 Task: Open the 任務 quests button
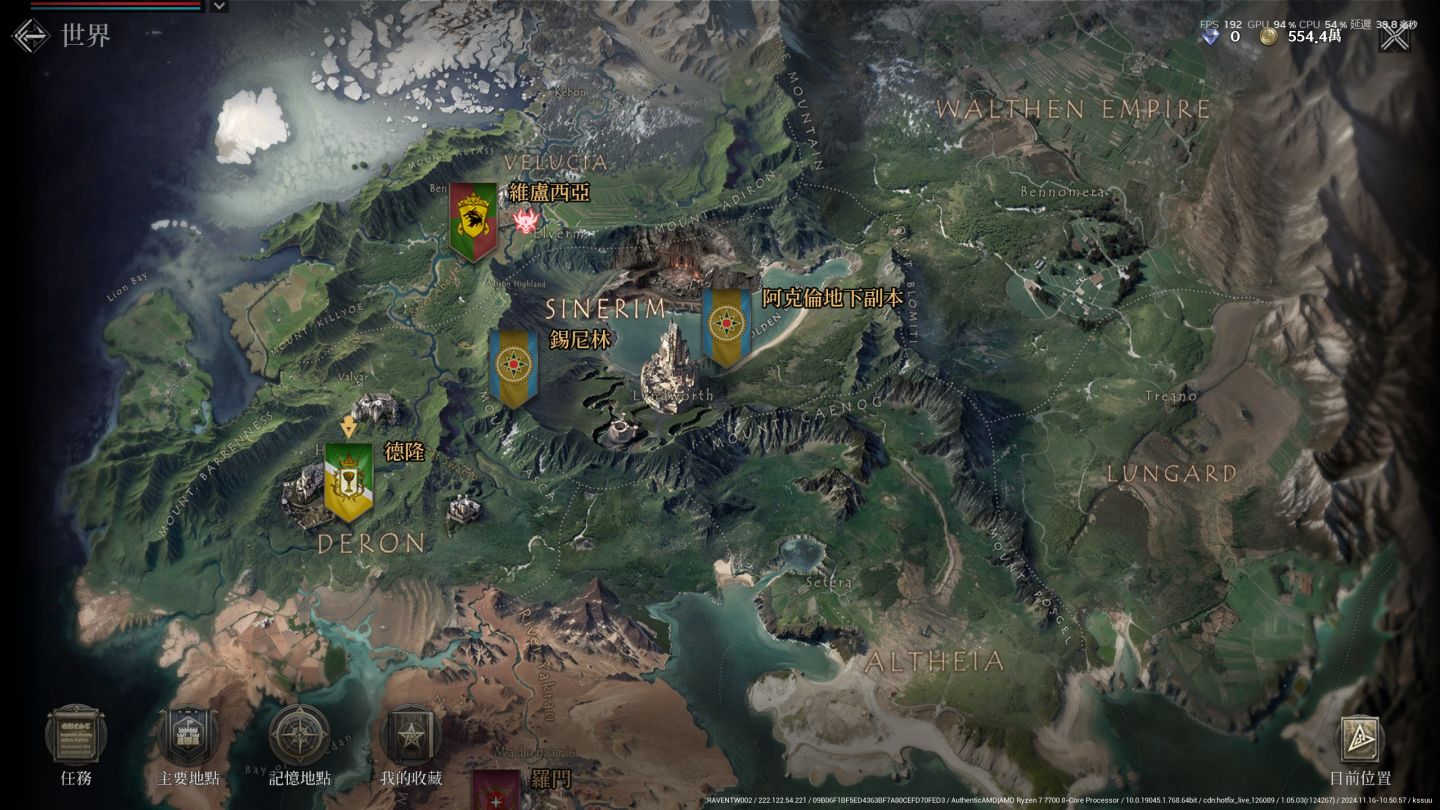point(76,735)
